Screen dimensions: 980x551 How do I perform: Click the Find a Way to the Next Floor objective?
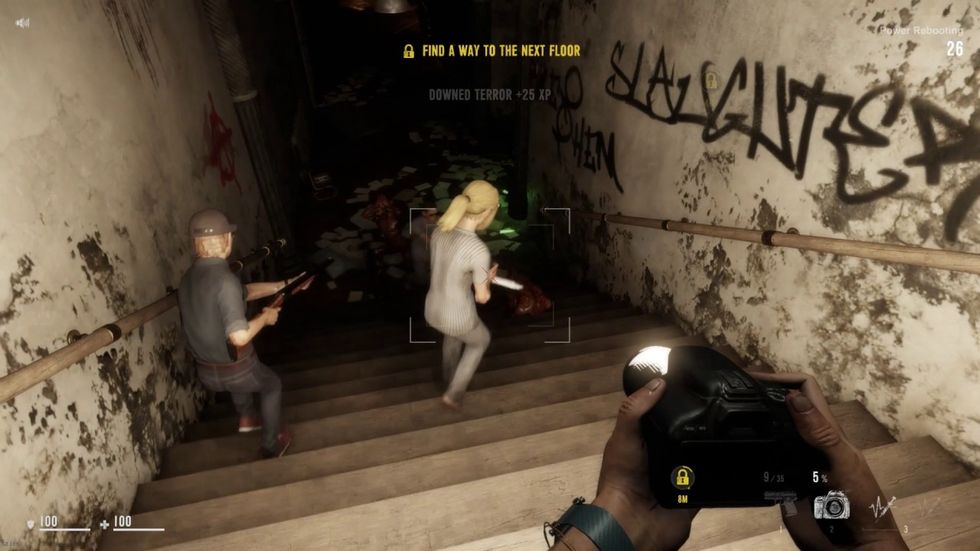pyautogui.click(x=491, y=50)
